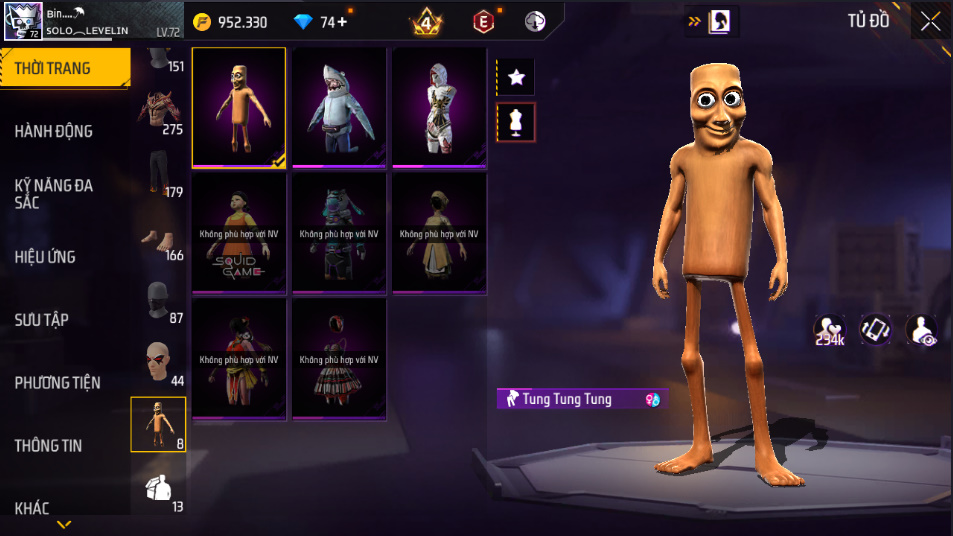953x536 pixels.
Task: Switch to the PHƯƠNG TIỆN tab
Action: (57, 383)
